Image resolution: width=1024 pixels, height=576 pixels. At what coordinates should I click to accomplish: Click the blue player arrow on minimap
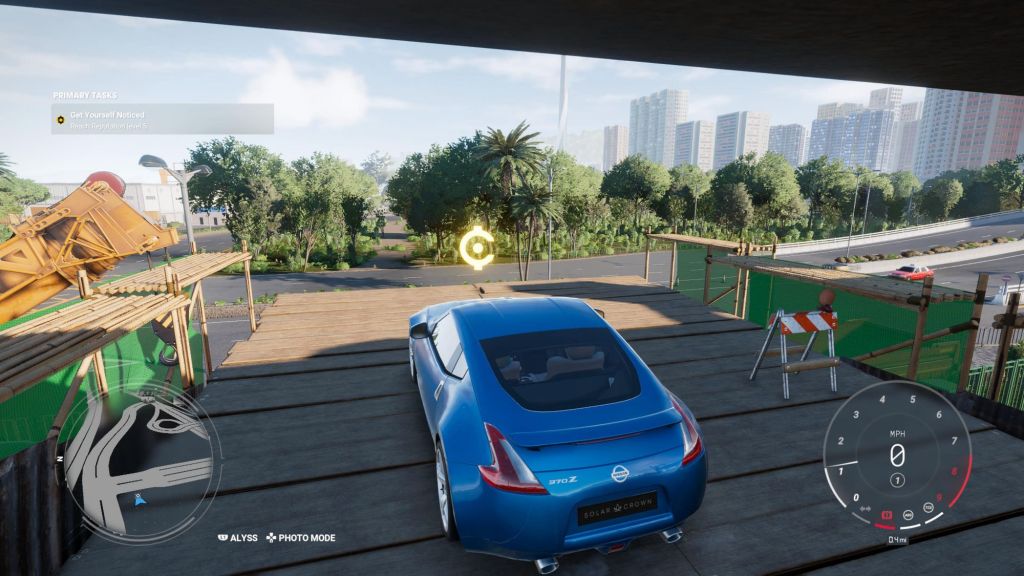(x=140, y=499)
